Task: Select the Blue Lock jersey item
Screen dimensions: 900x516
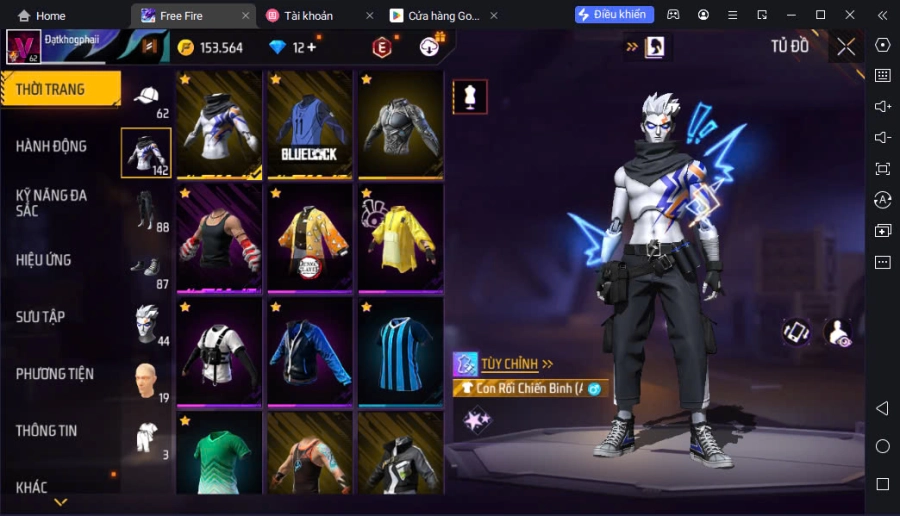Action: click(x=311, y=125)
